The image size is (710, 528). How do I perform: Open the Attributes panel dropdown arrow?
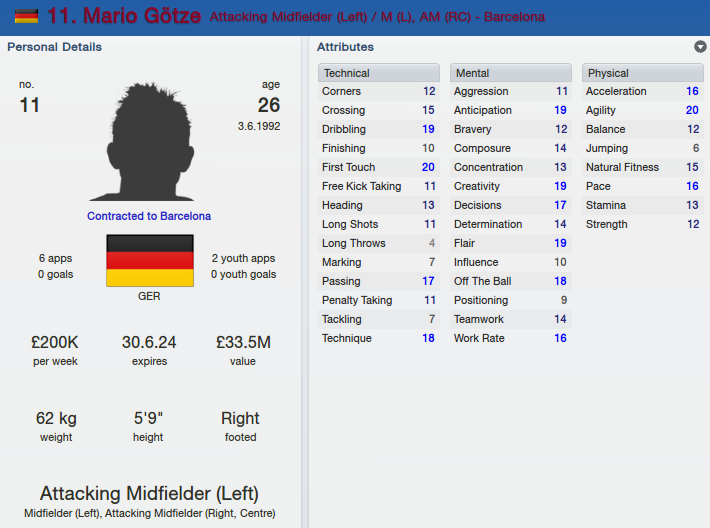(700, 47)
